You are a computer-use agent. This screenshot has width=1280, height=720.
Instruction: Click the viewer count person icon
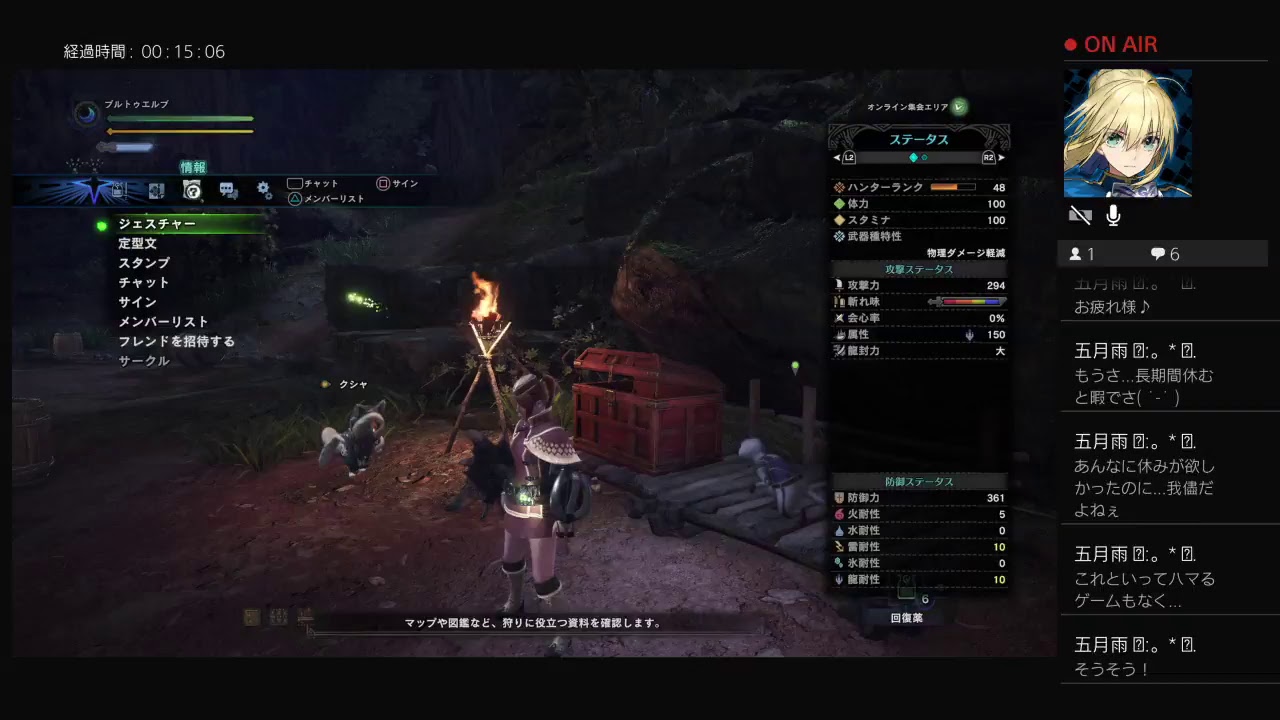pos(1076,254)
